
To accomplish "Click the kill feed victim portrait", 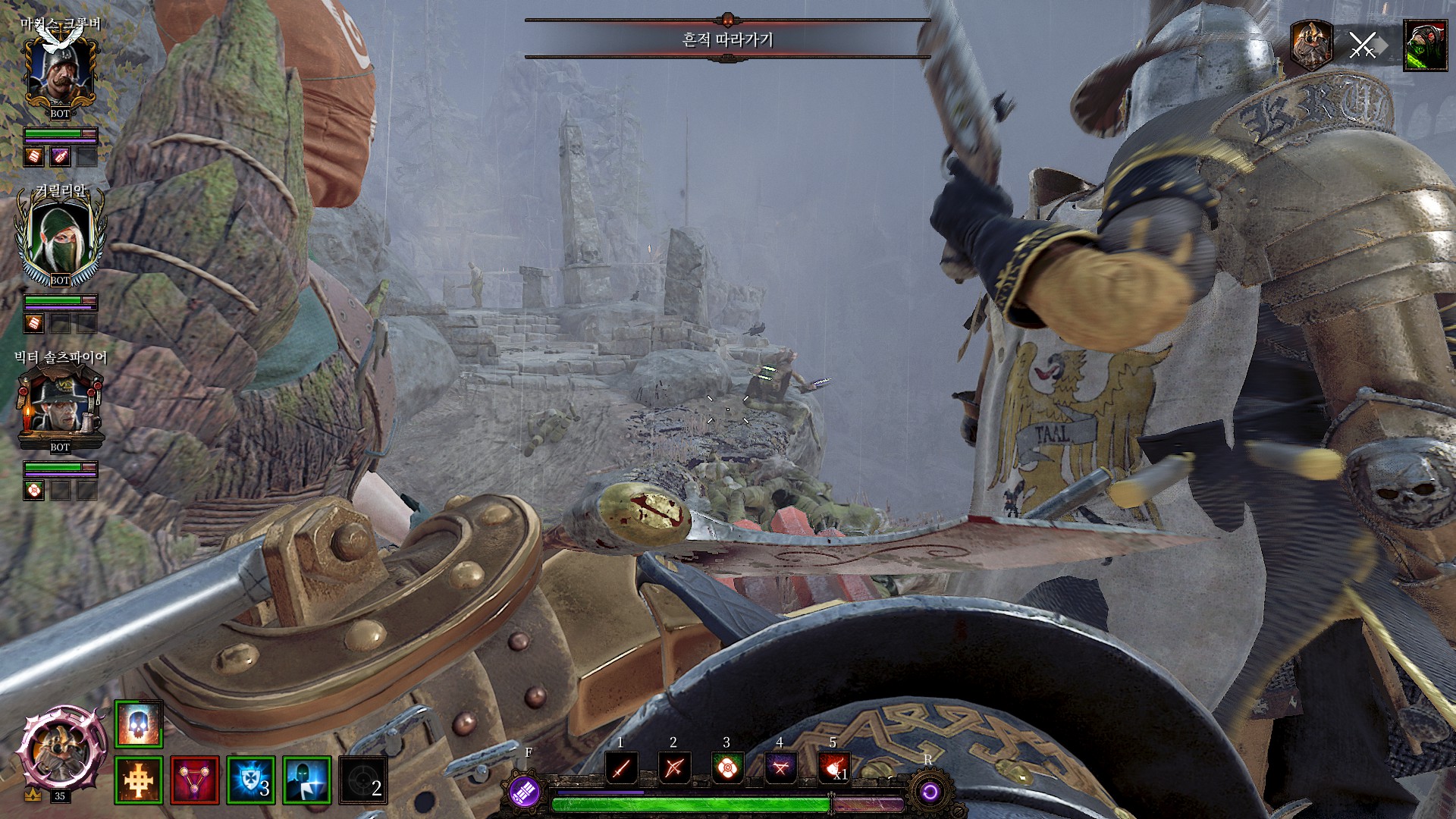I will point(1425,46).
